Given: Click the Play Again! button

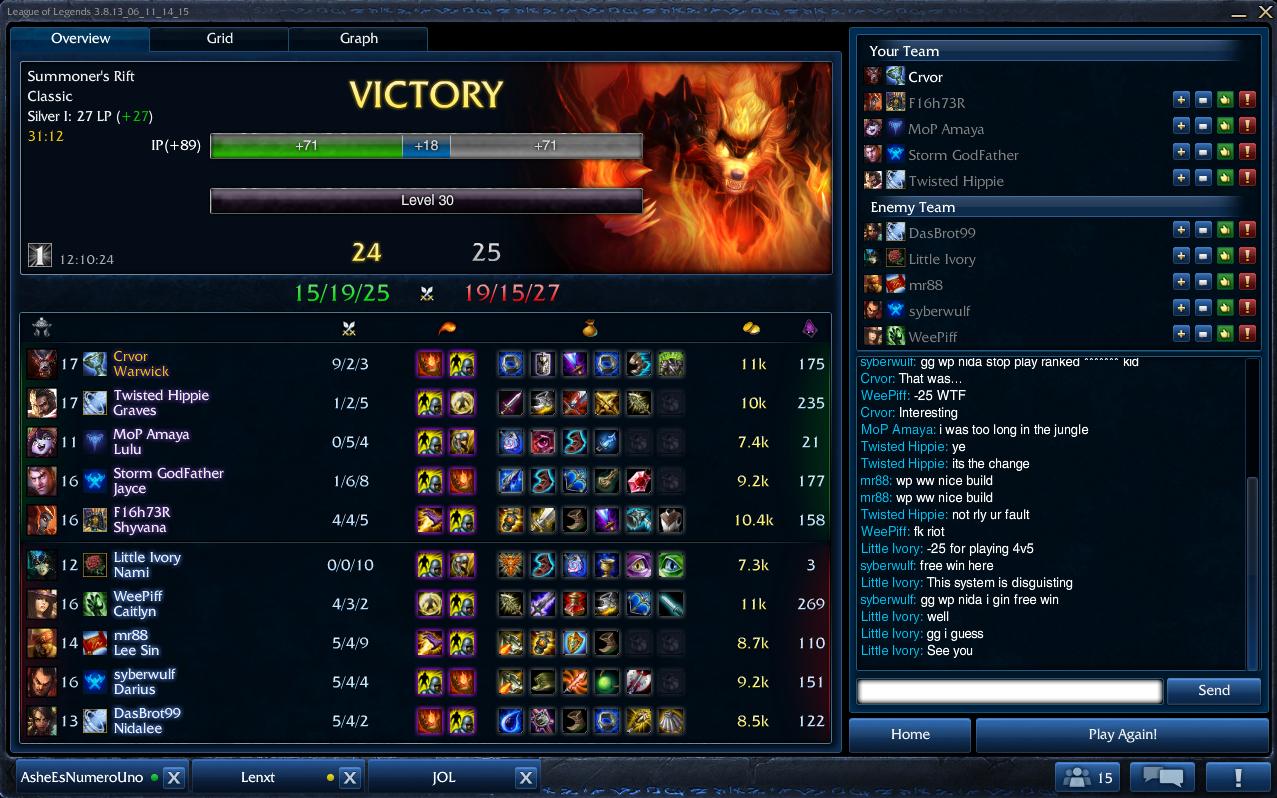Looking at the screenshot, I should click(1121, 734).
